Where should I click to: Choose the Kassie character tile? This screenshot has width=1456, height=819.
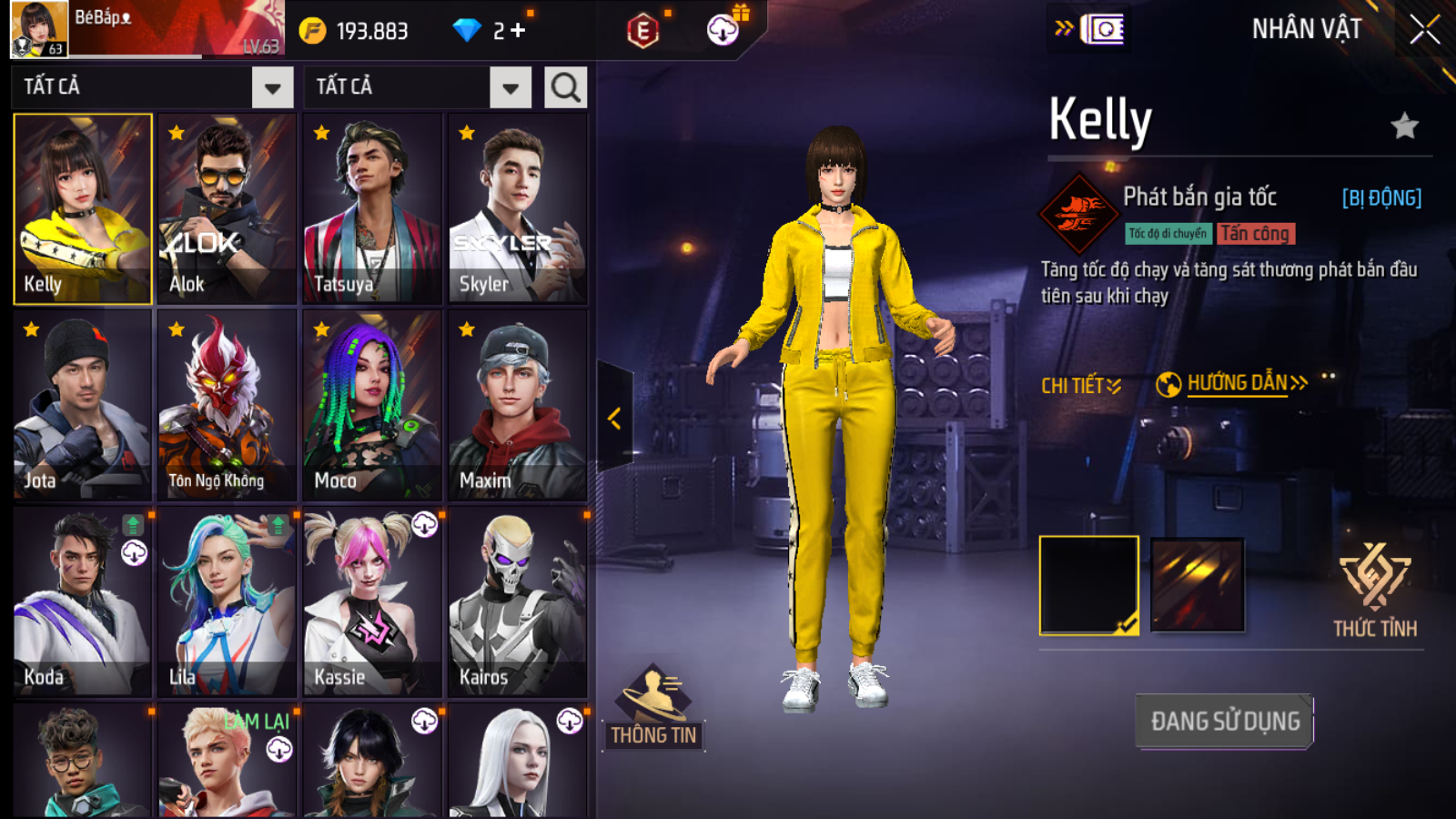(x=372, y=602)
